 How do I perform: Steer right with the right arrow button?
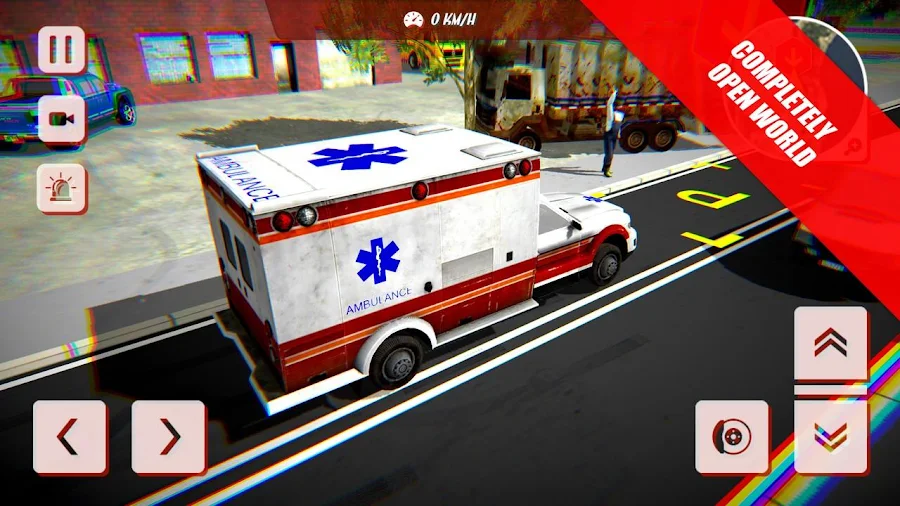(x=169, y=437)
